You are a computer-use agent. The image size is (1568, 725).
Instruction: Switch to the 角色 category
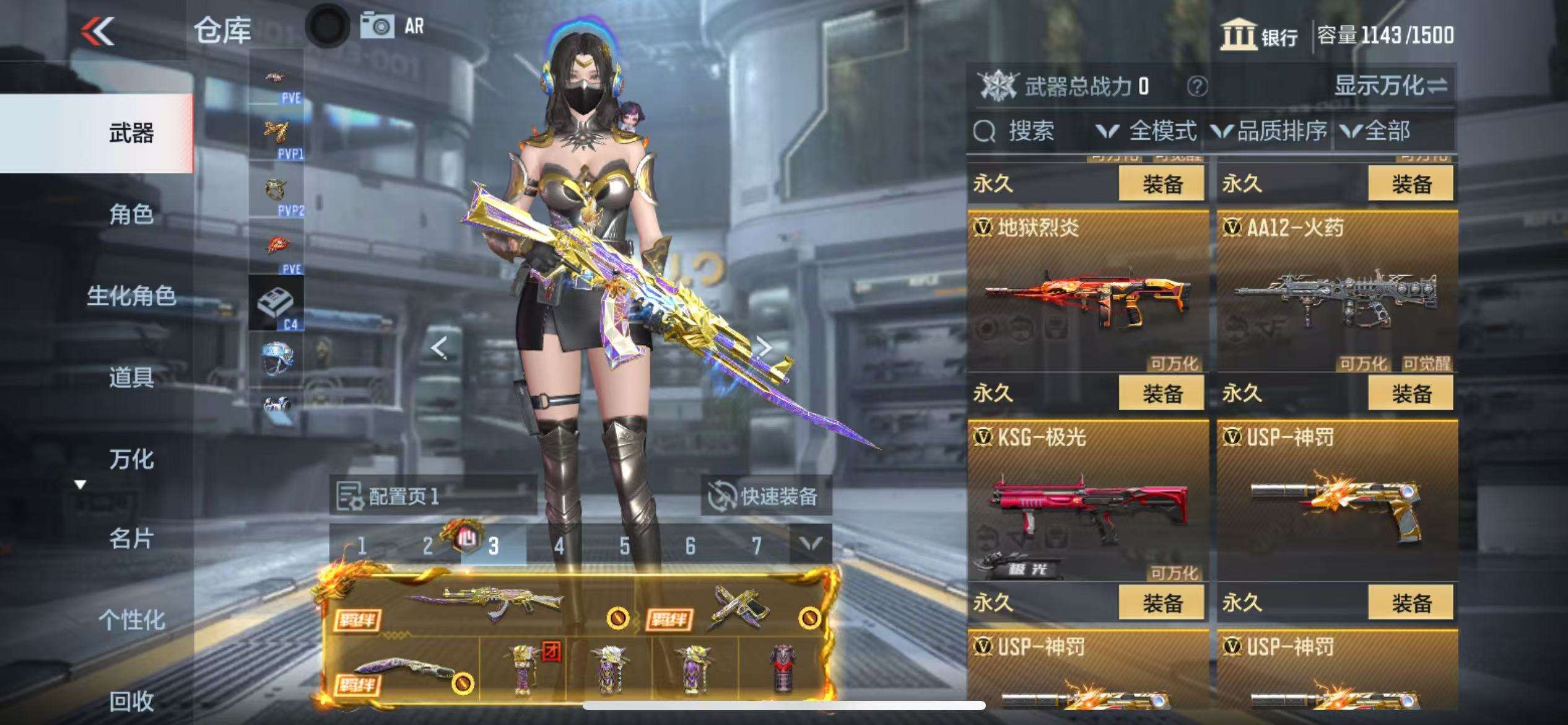pos(131,214)
